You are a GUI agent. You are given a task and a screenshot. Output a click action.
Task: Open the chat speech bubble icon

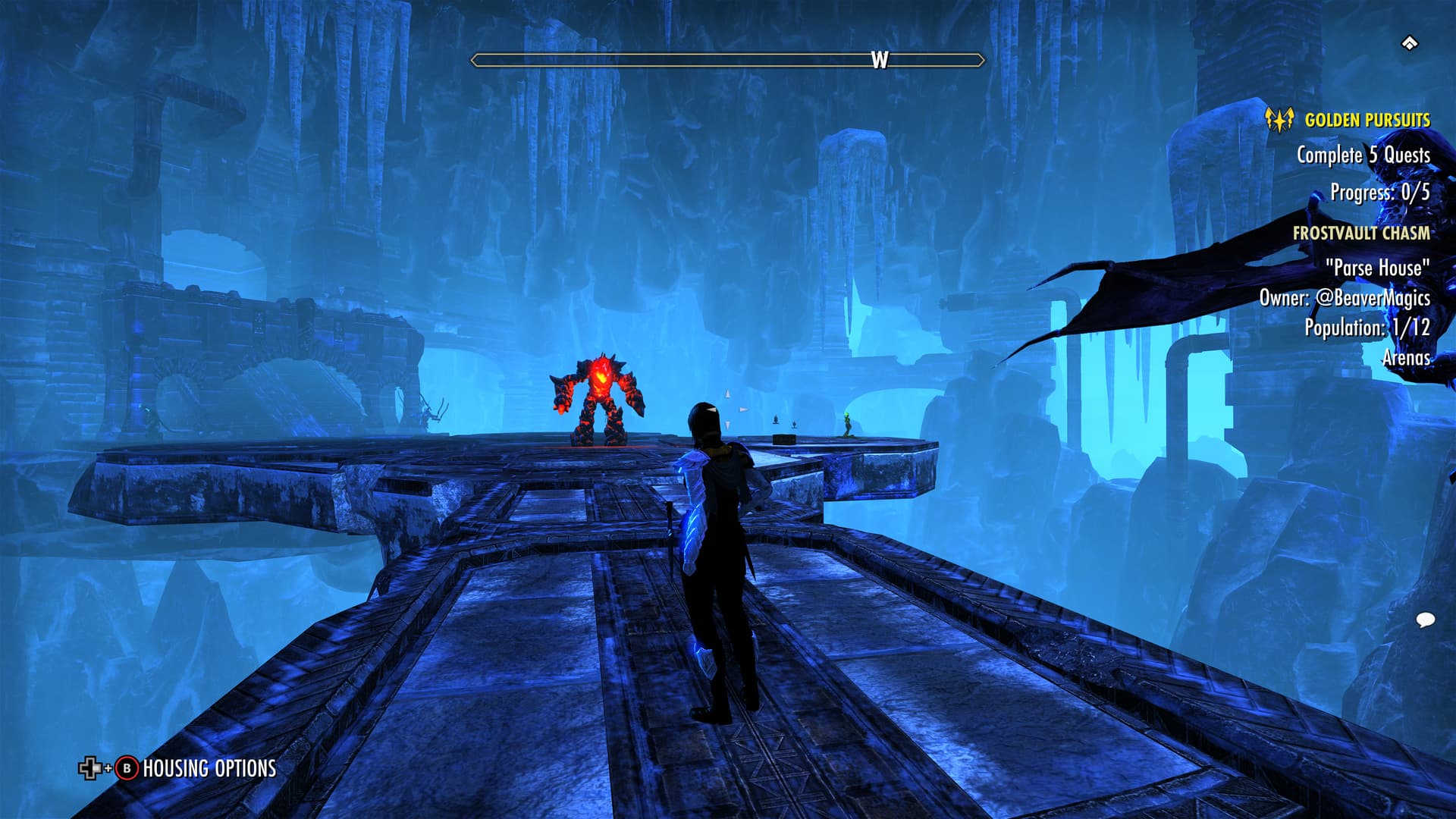pyautogui.click(x=1425, y=620)
